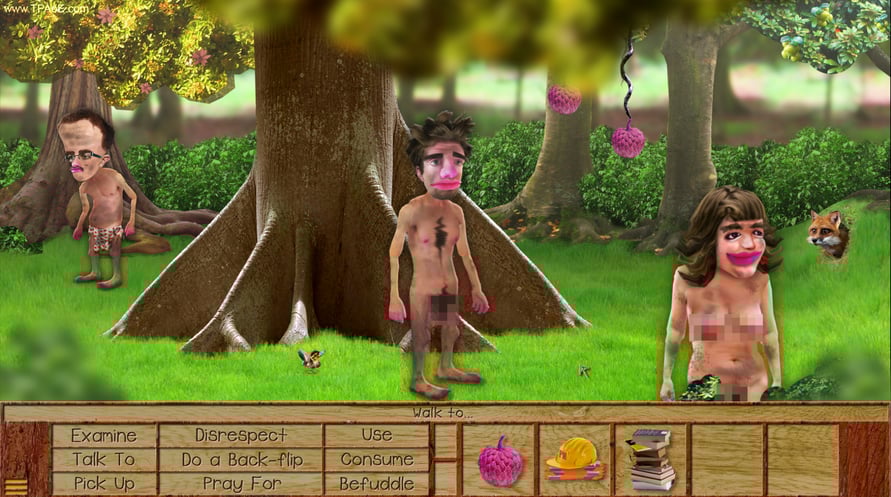Click the Pray For verb
The width and height of the screenshot is (891, 497).
[240, 483]
